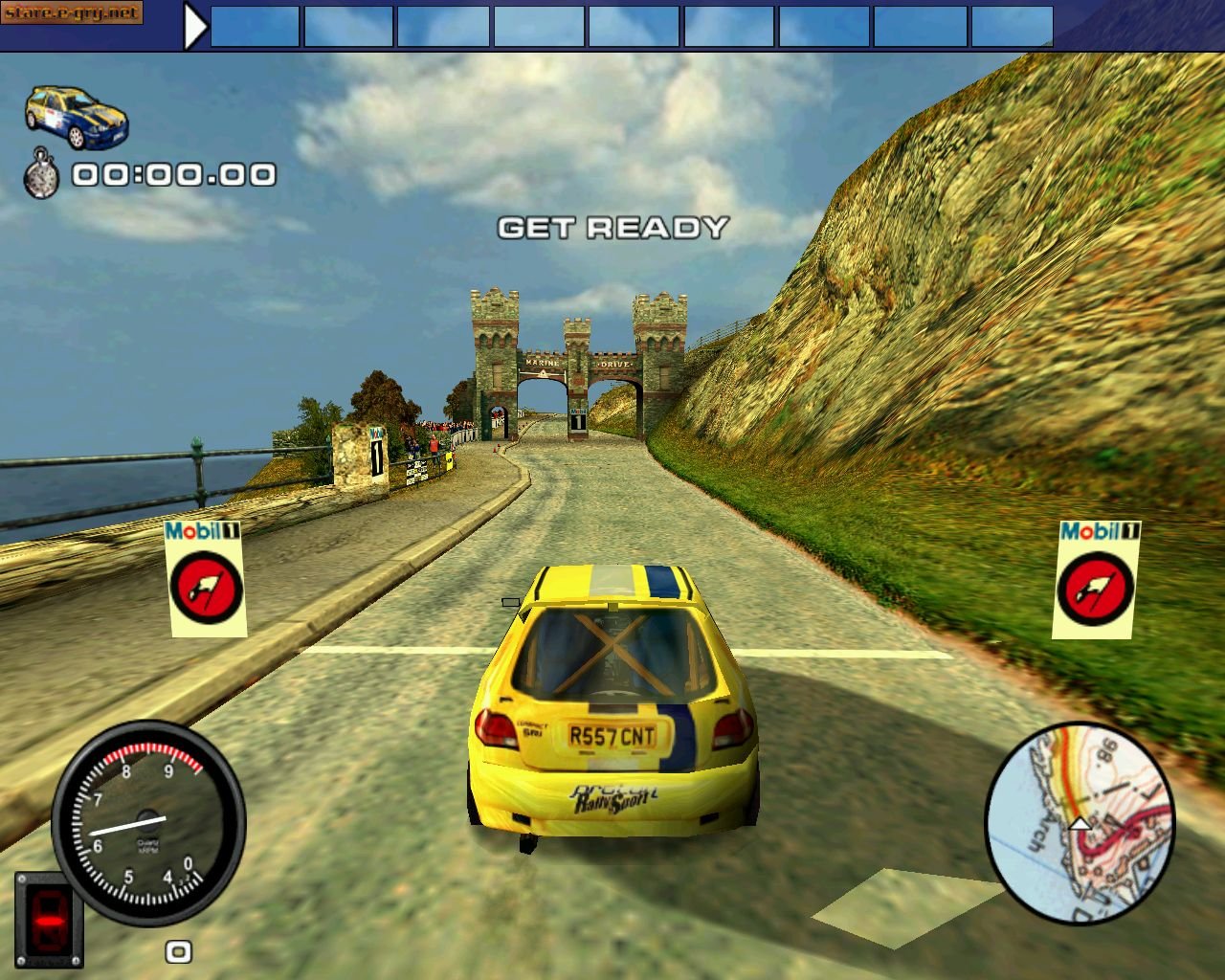
Task: Toggle the circular minimap in bottom-right corner
Action: click(1082, 821)
